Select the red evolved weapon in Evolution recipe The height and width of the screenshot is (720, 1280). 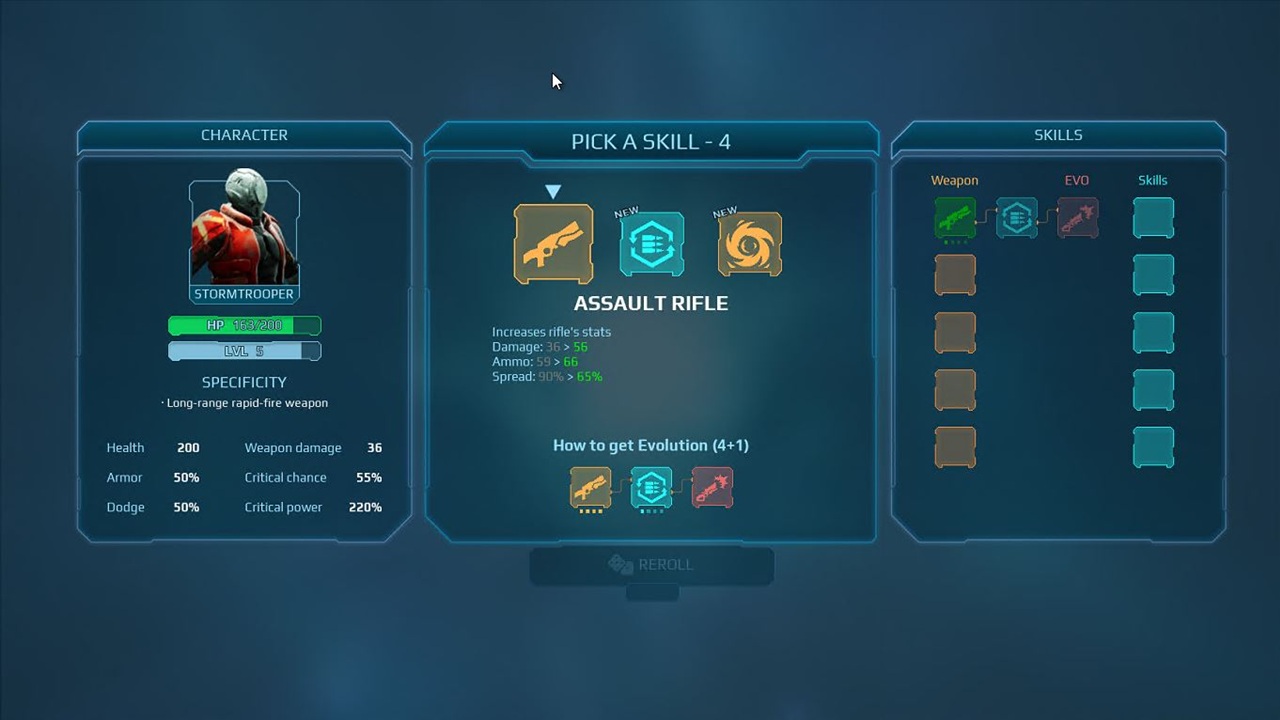[x=712, y=488]
